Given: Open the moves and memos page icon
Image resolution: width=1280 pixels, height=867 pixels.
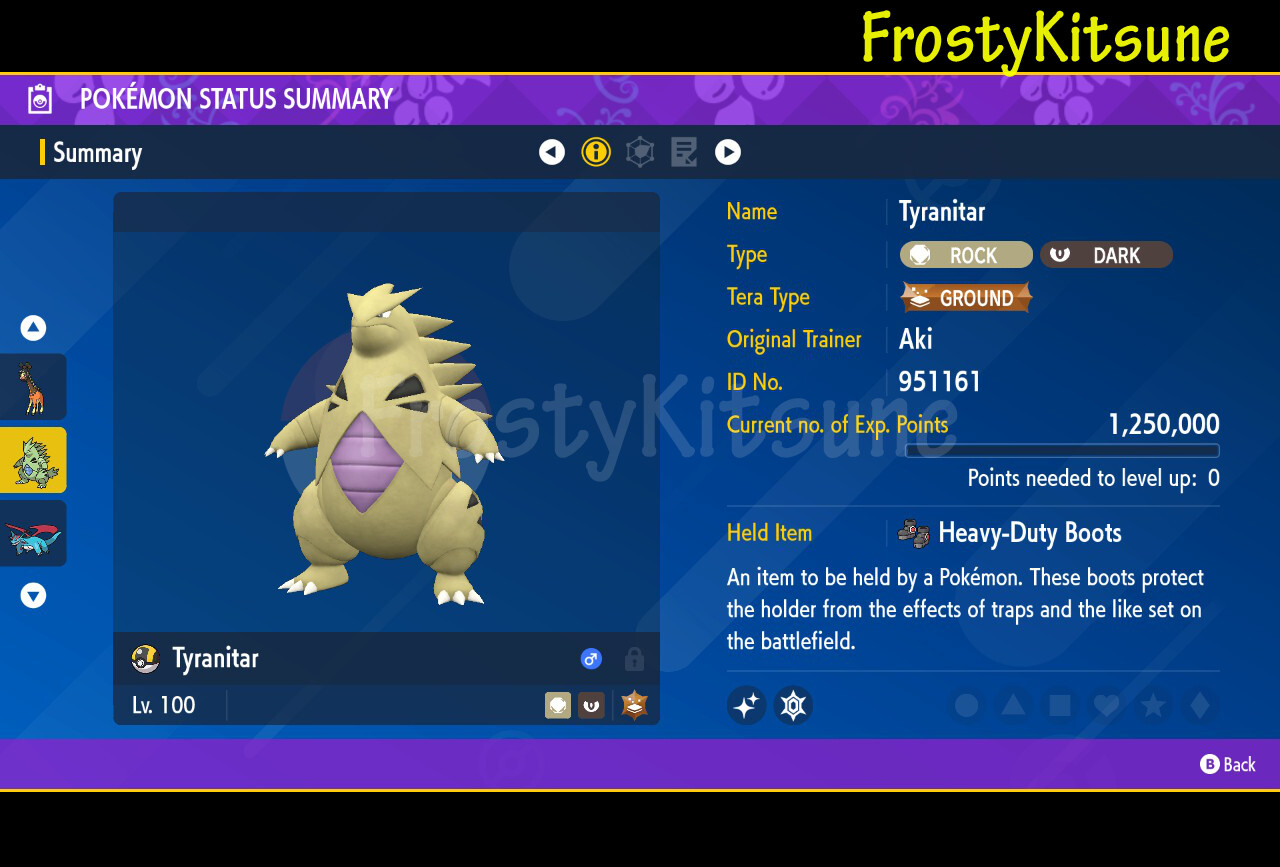Looking at the screenshot, I should click(684, 152).
